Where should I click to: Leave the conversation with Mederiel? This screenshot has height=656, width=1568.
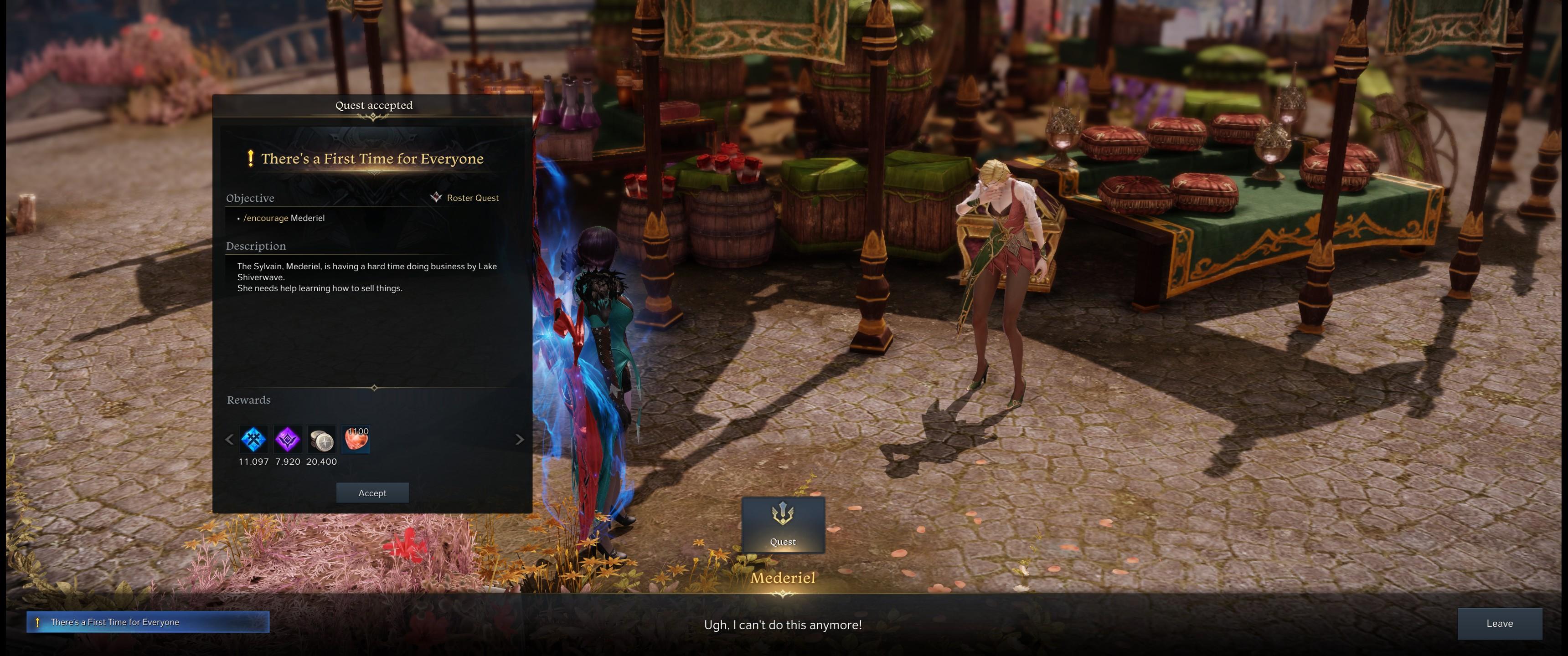point(1499,623)
